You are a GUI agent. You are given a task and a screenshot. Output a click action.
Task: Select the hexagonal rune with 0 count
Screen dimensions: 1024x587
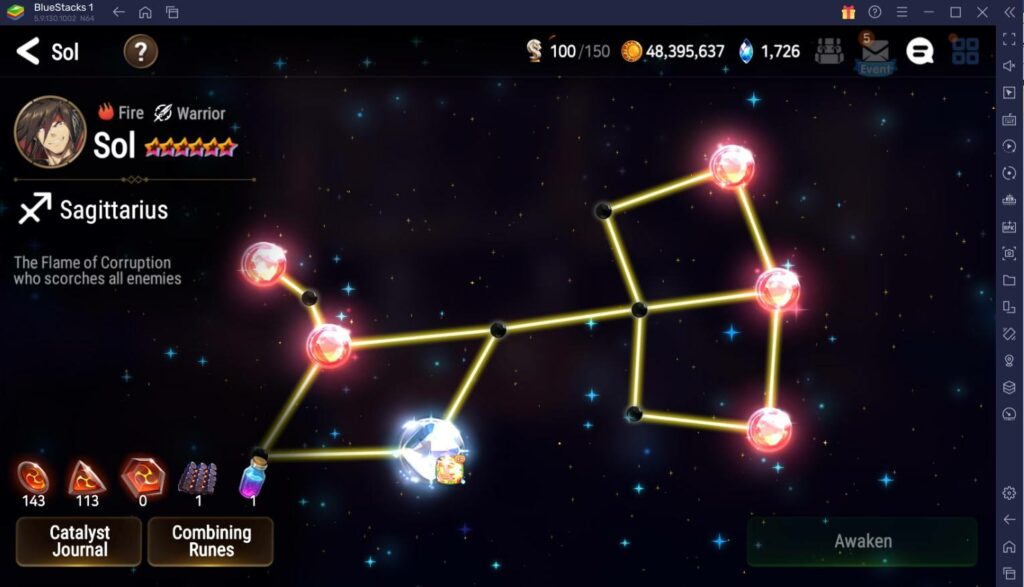[x=141, y=477]
